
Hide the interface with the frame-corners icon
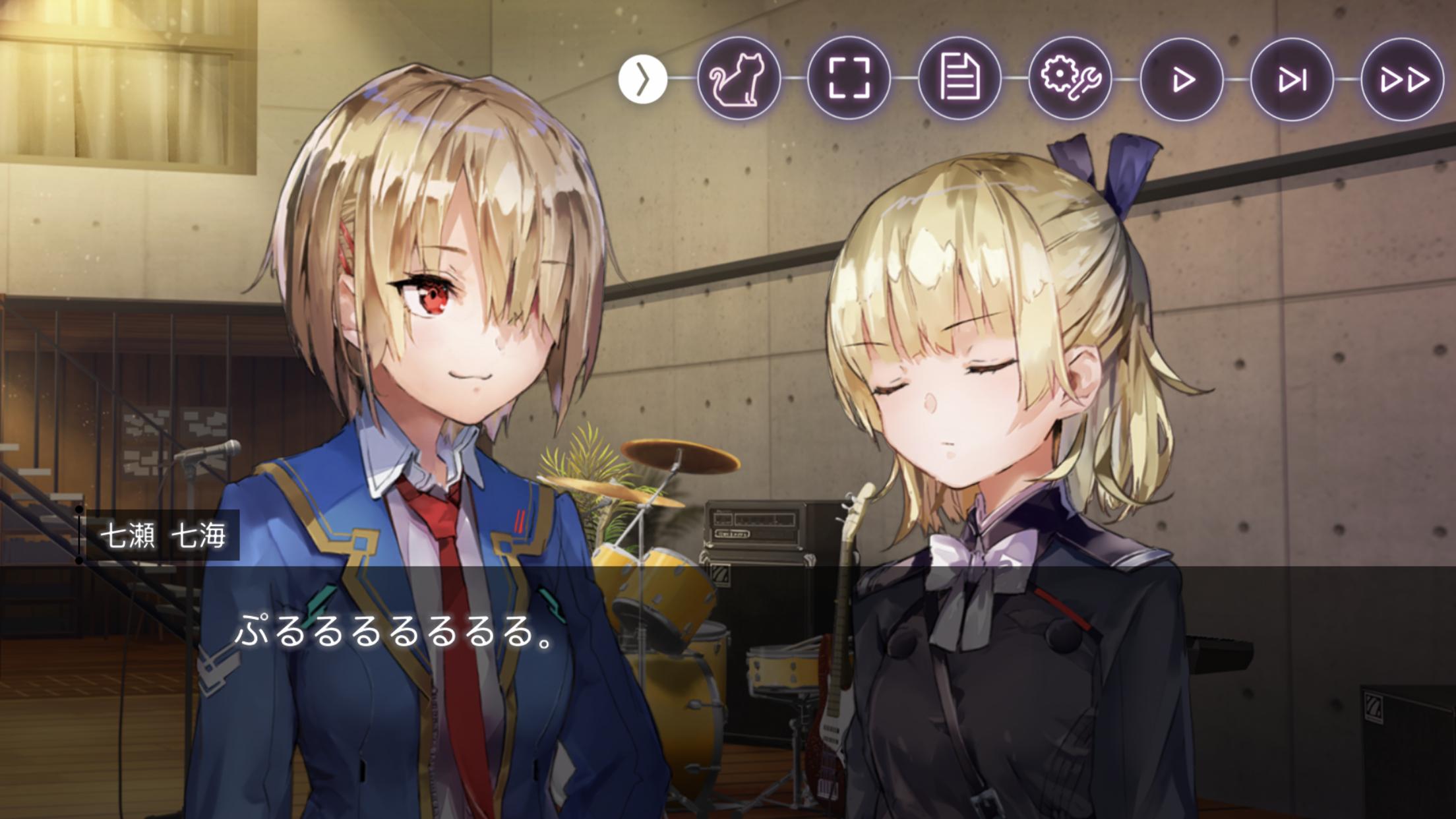click(x=849, y=78)
